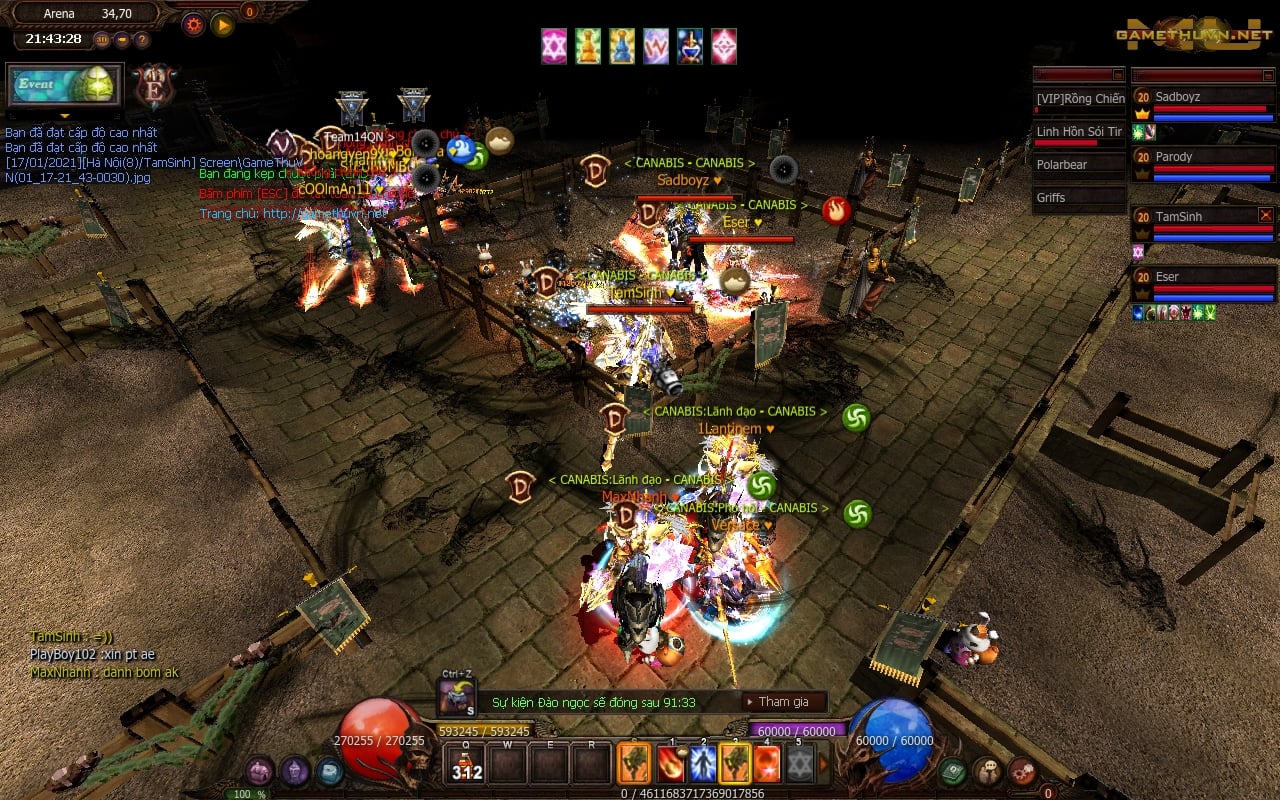The width and height of the screenshot is (1280, 800).
Task: Open the gear settings button
Action: click(x=193, y=24)
